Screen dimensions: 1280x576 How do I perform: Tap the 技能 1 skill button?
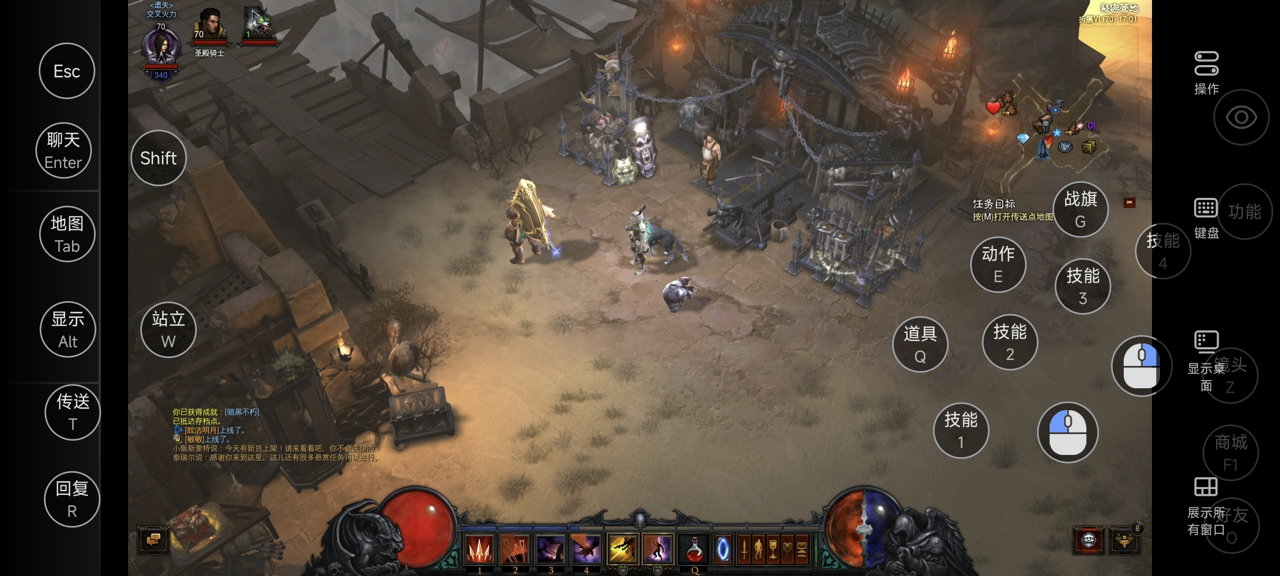click(x=961, y=430)
